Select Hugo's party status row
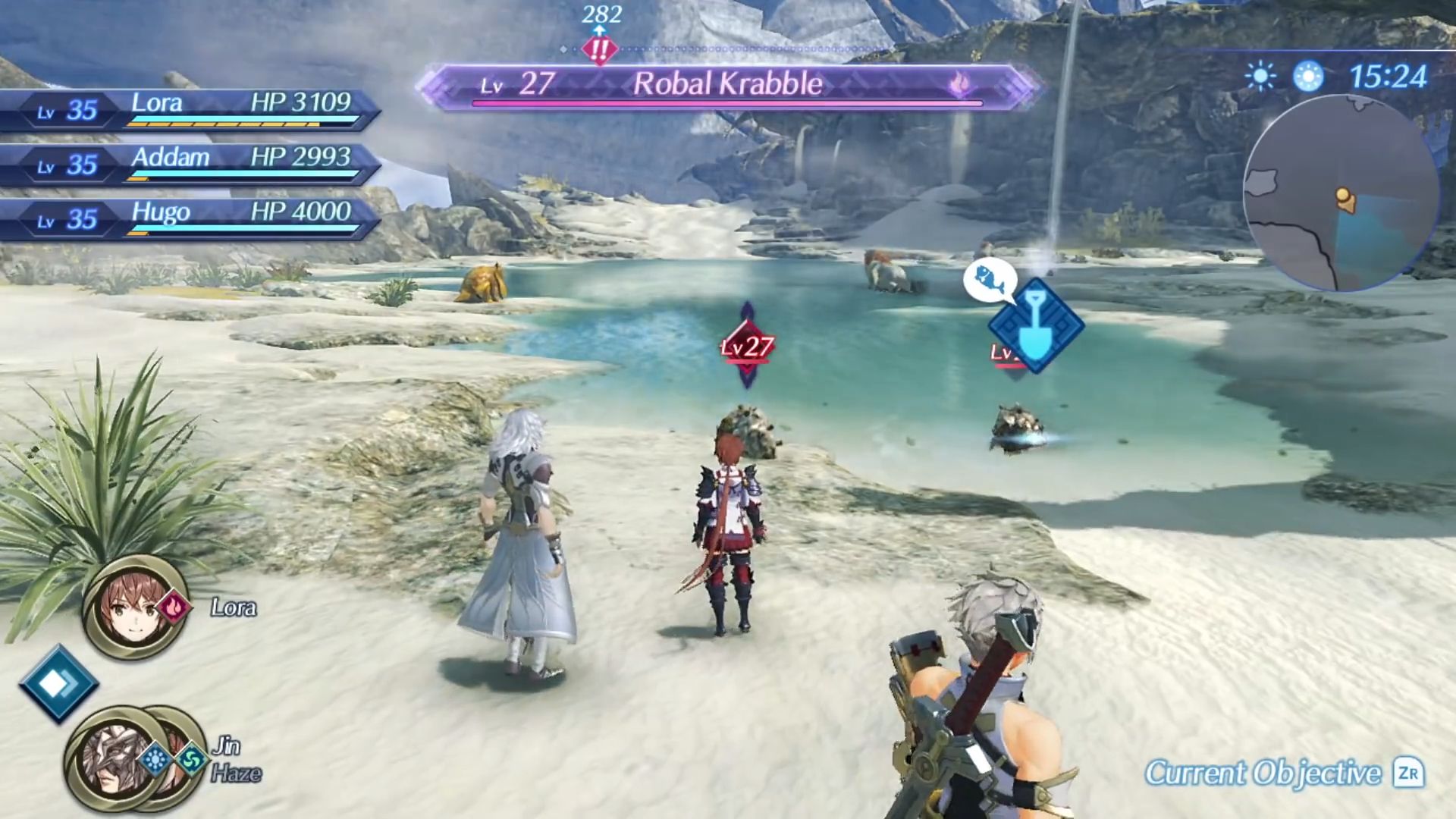The height and width of the screenshot is (819, 1456). point(190,219)
